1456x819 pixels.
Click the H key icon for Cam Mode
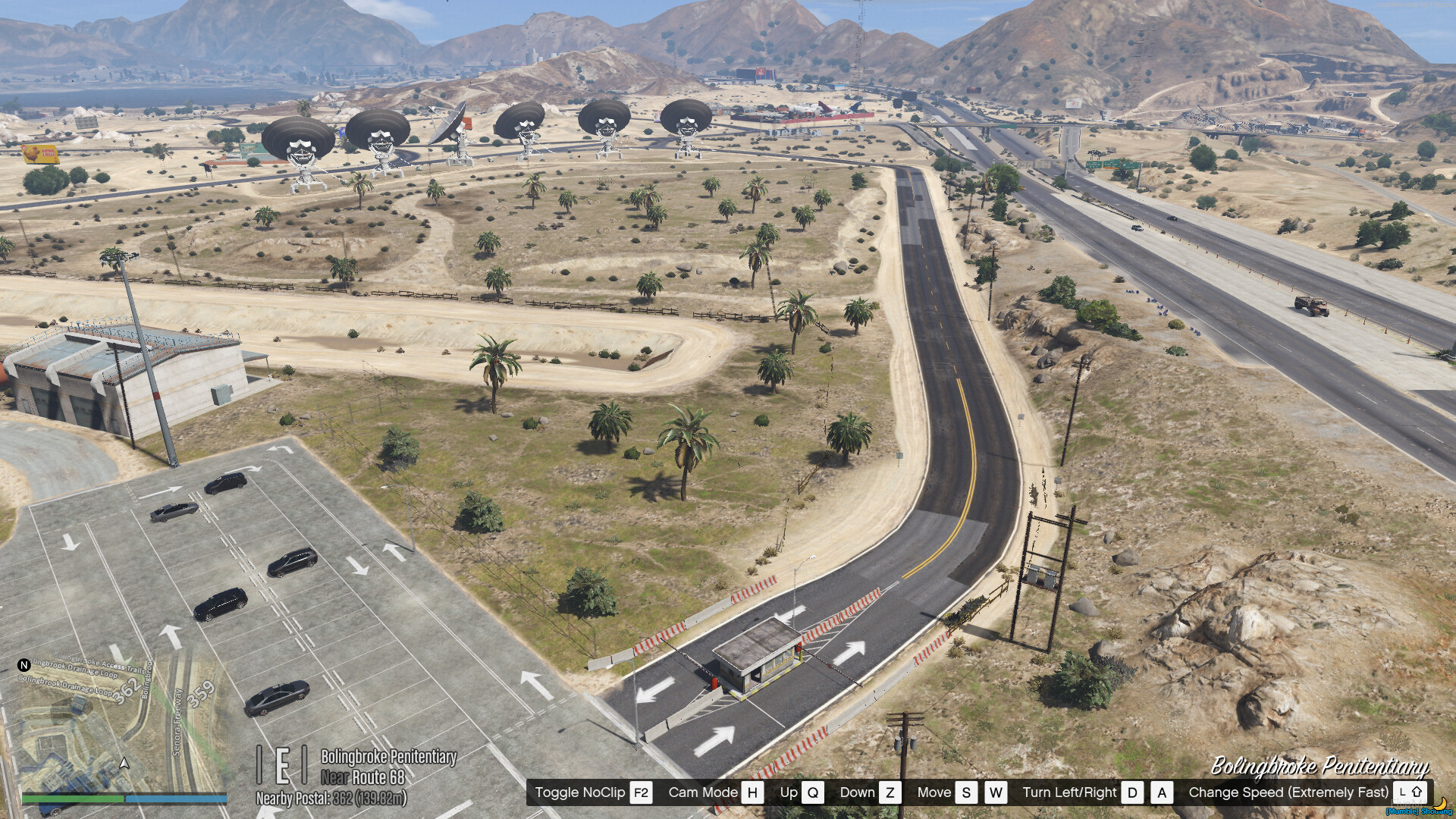(751, 793)
